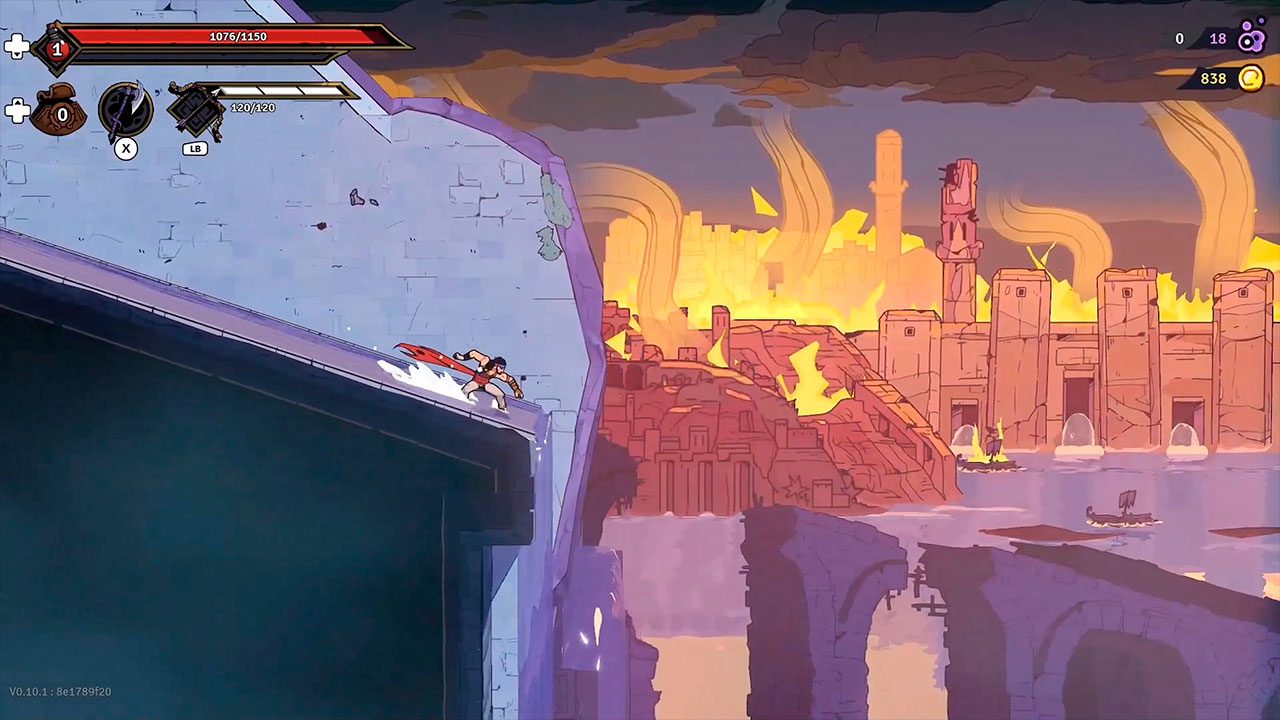Use the red healing potion flask
Image resolution: width=1280 pixels, height=720 pixels.
[56, 48]
